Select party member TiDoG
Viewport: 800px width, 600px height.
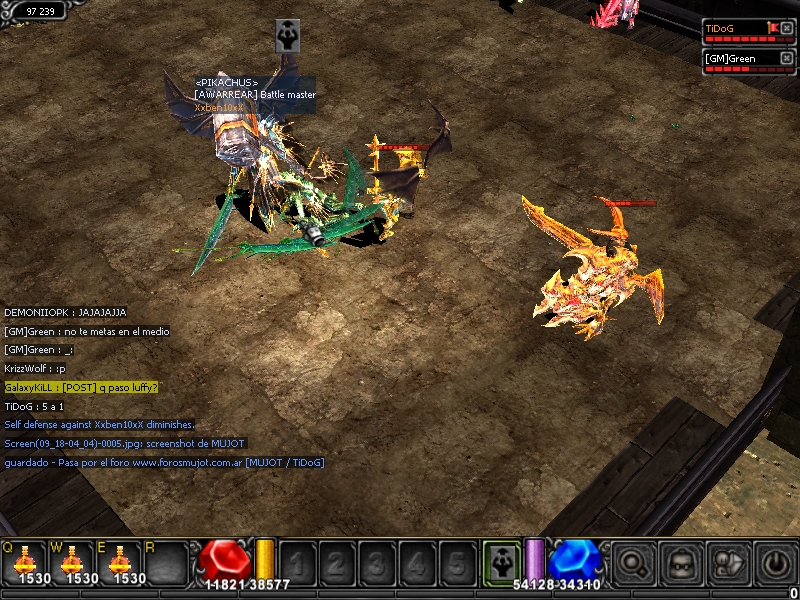pyautogui.click(x=734, y=29)
